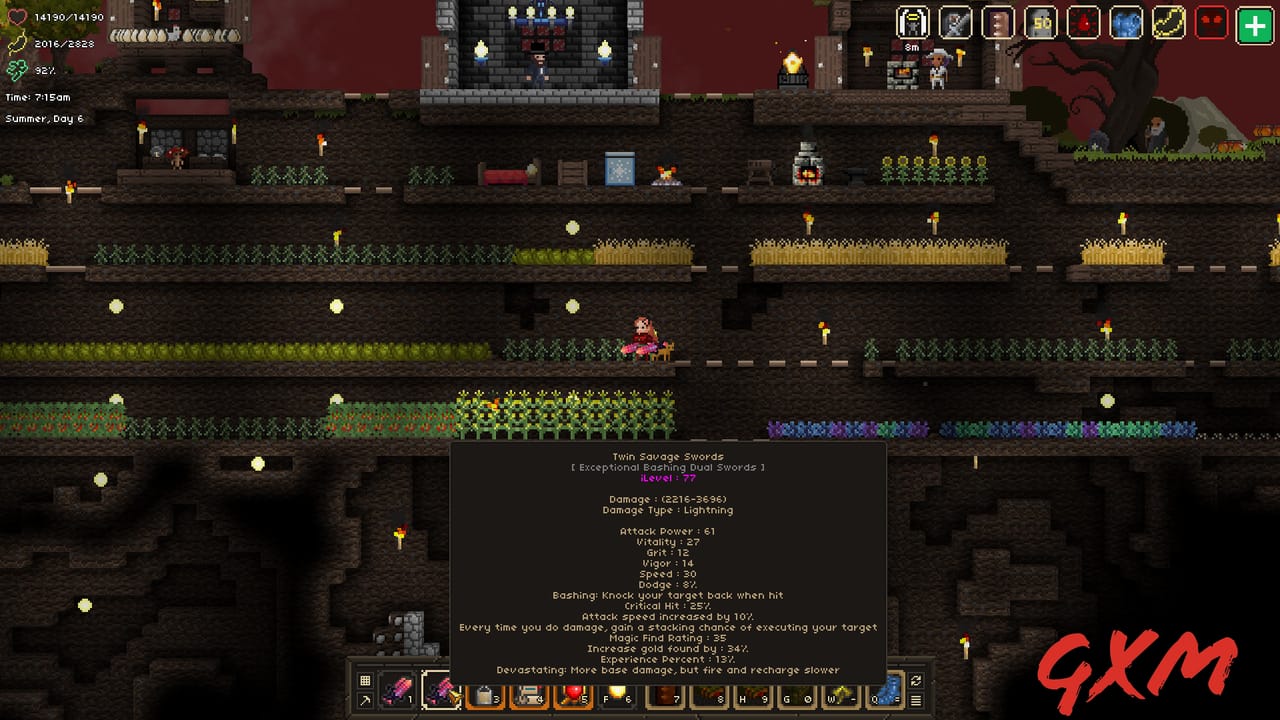Select the arrow cursor icon near the hotbar
Viewport: 1280px width, 720px height.
tap(366, 700)
